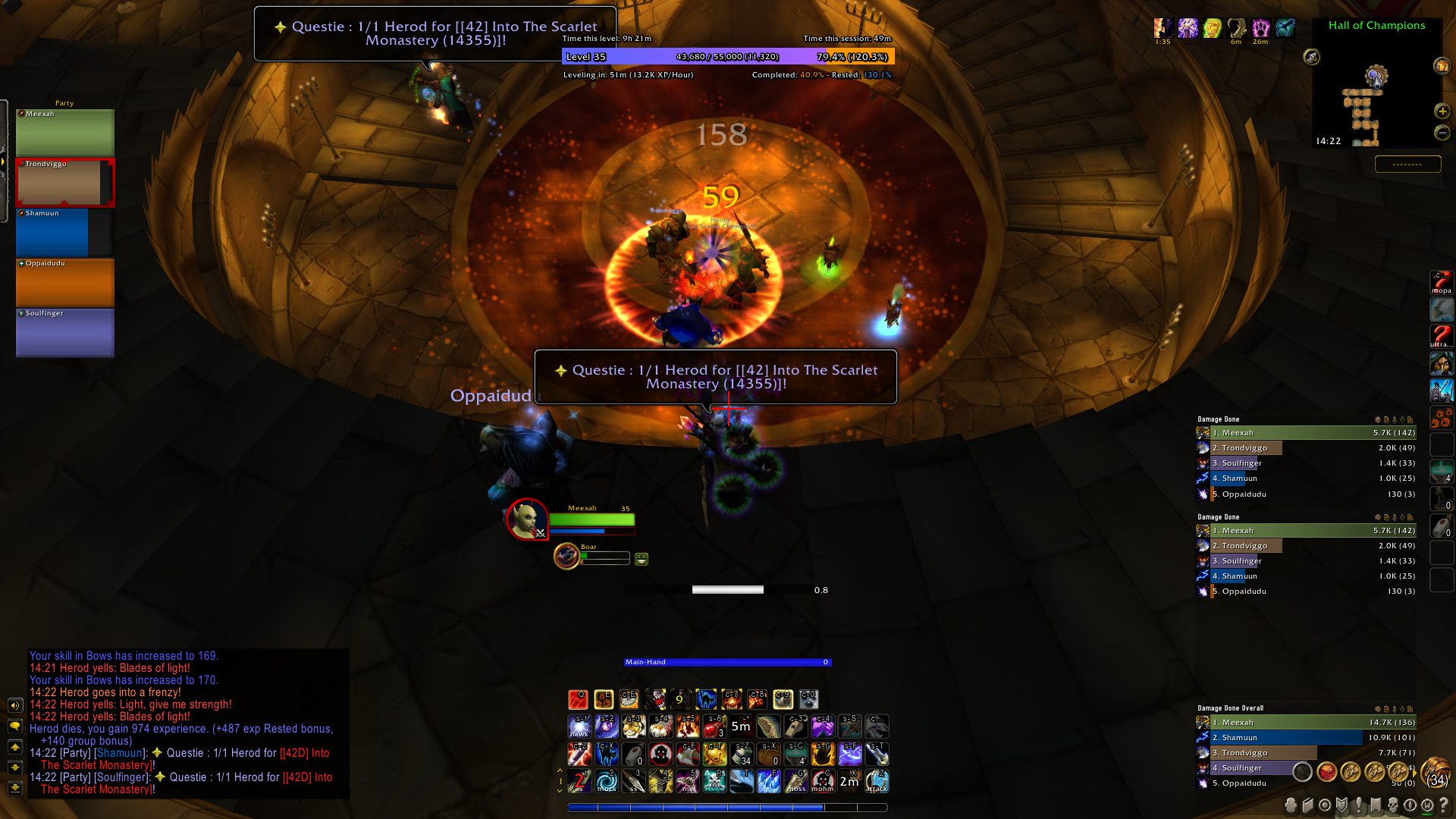The image size is (1456, 819).
Task: Open the help question mark micro button
Action: (1443, 805)
